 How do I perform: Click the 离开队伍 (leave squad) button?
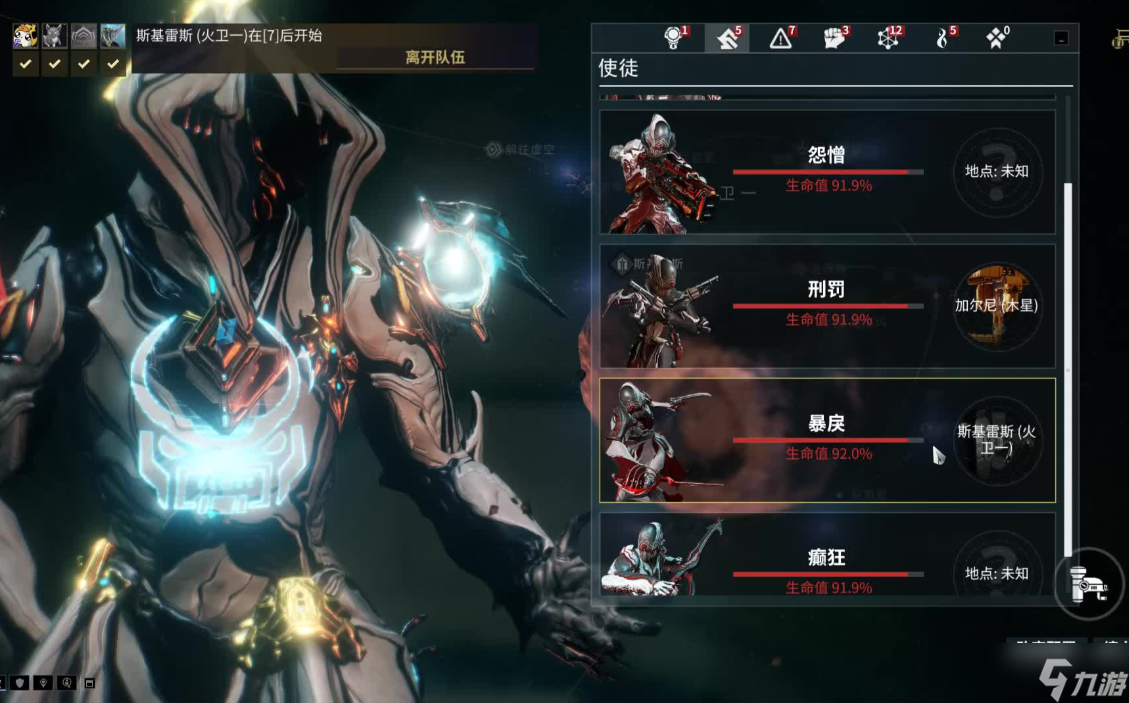coord(435,58)
